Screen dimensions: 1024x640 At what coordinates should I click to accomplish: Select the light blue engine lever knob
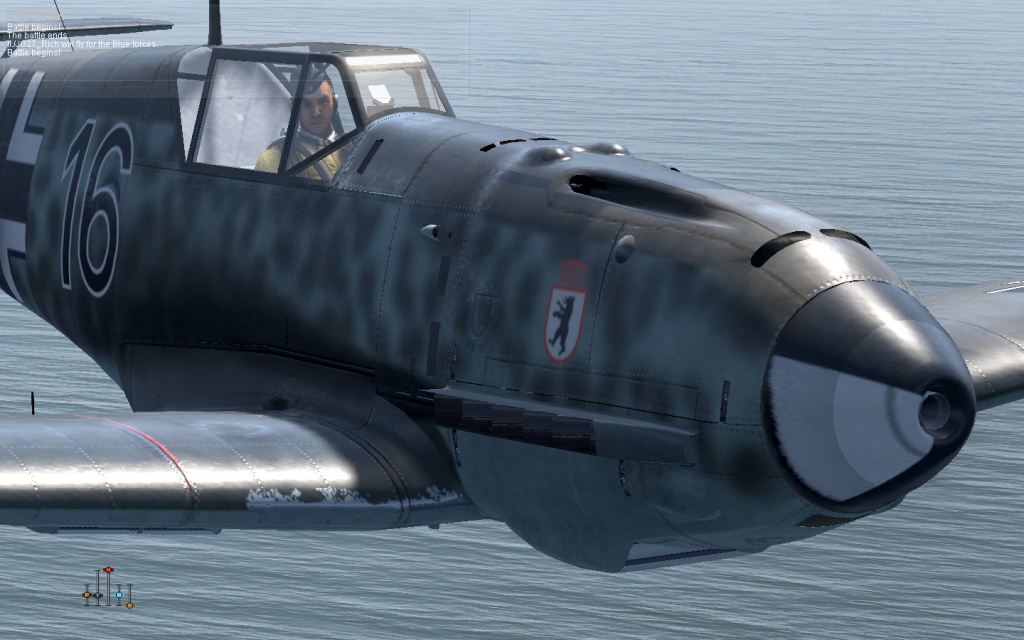click(119, 595)
